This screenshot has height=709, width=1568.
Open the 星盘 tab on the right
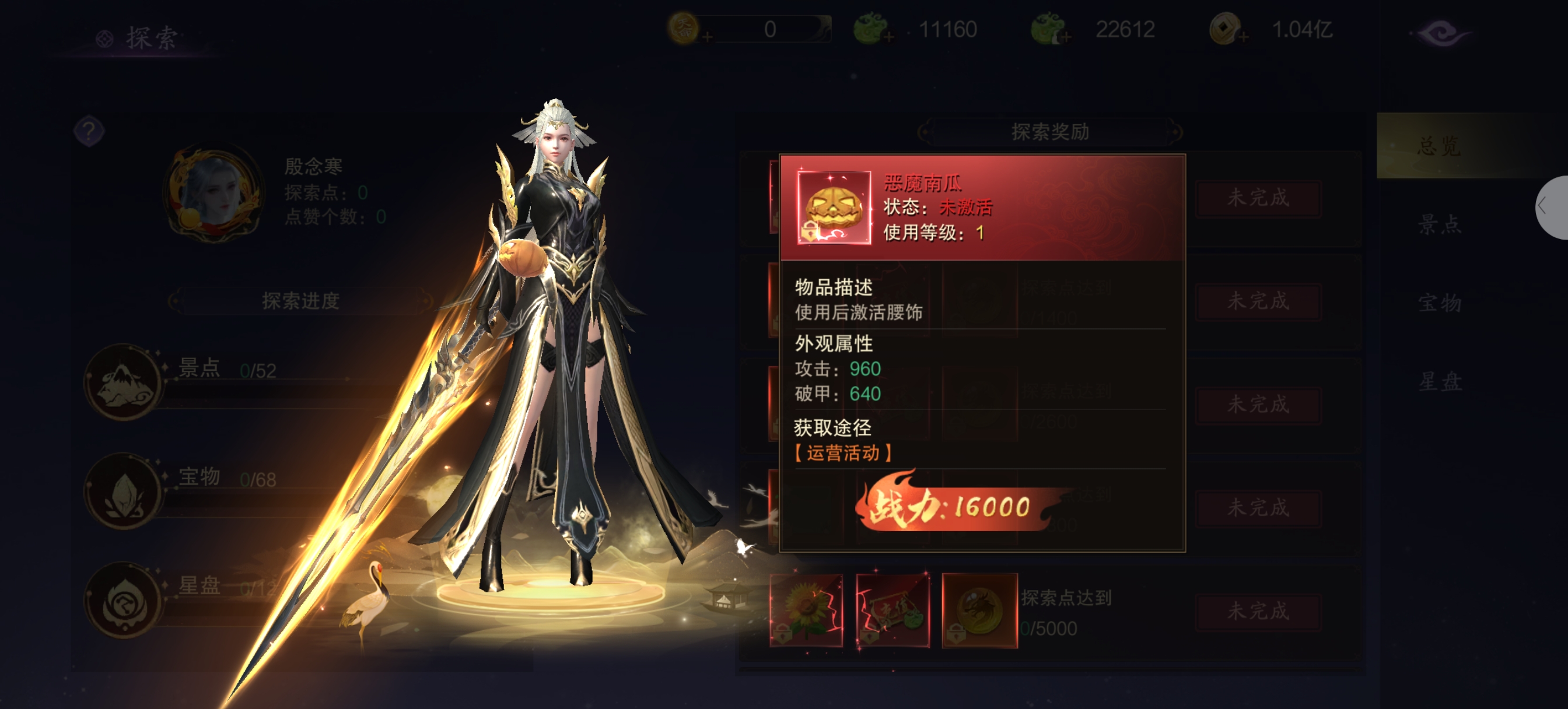[x=1438, y=381]
